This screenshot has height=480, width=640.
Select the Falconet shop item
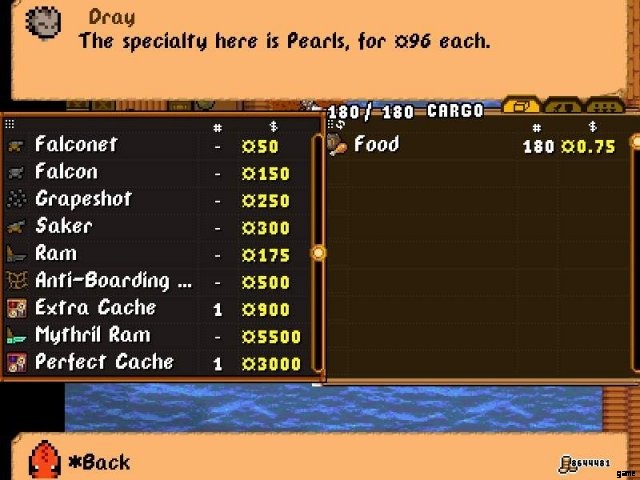point(150,145)
